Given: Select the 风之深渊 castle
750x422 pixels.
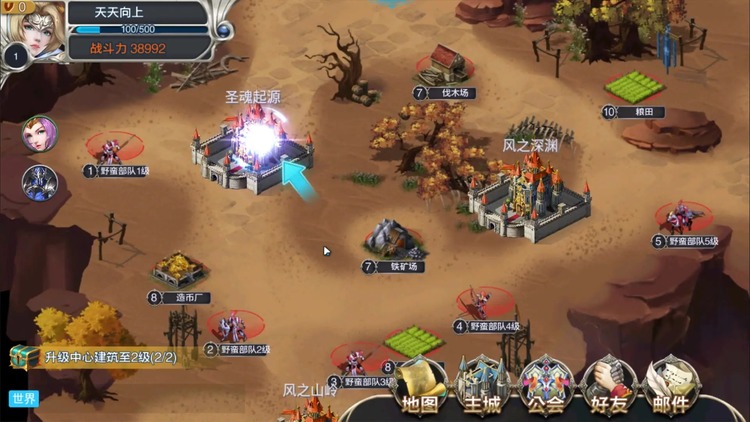Looking at the screenshot, I should click(529, 195).
